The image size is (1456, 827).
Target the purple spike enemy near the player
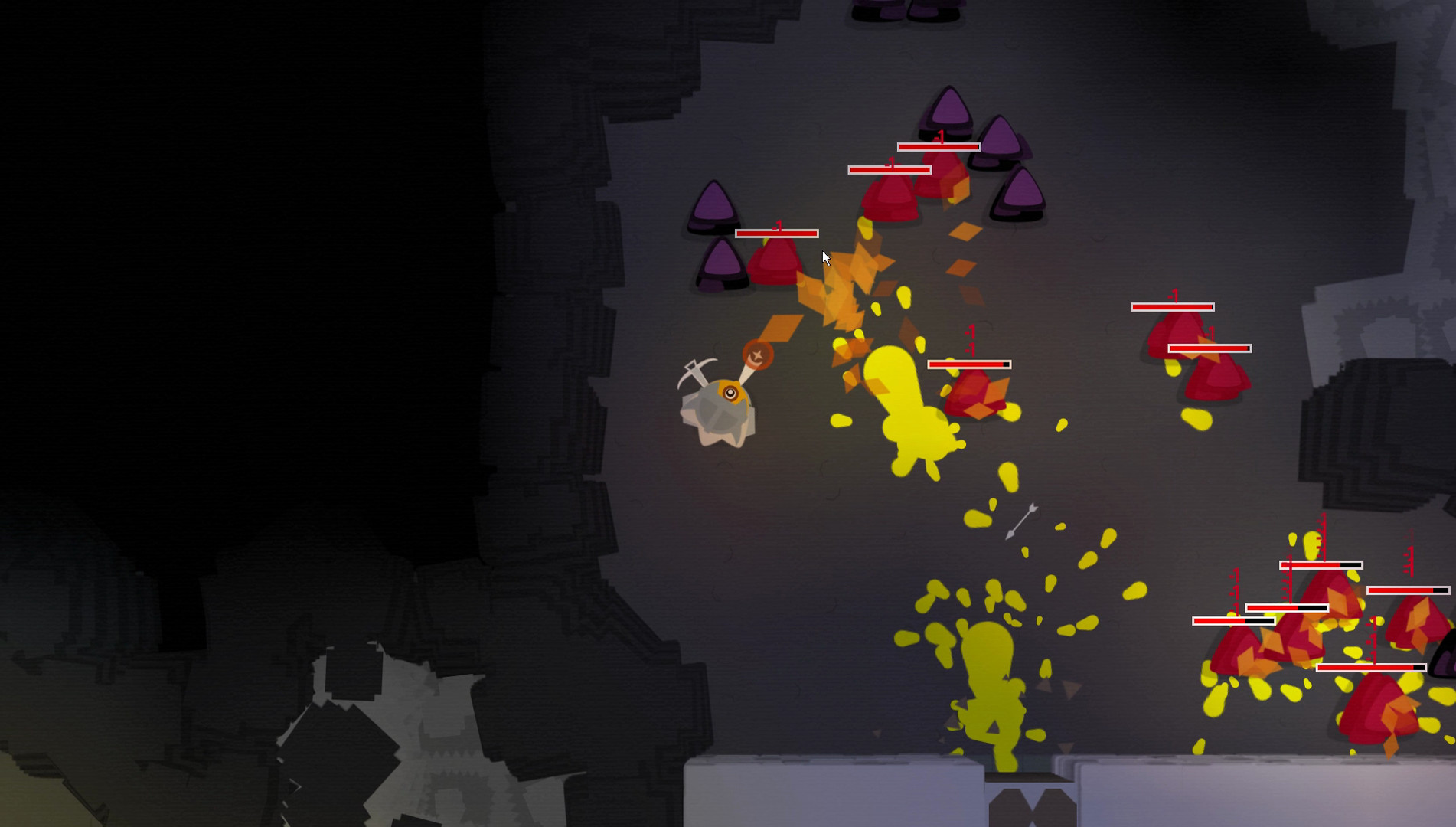[713, 208]
